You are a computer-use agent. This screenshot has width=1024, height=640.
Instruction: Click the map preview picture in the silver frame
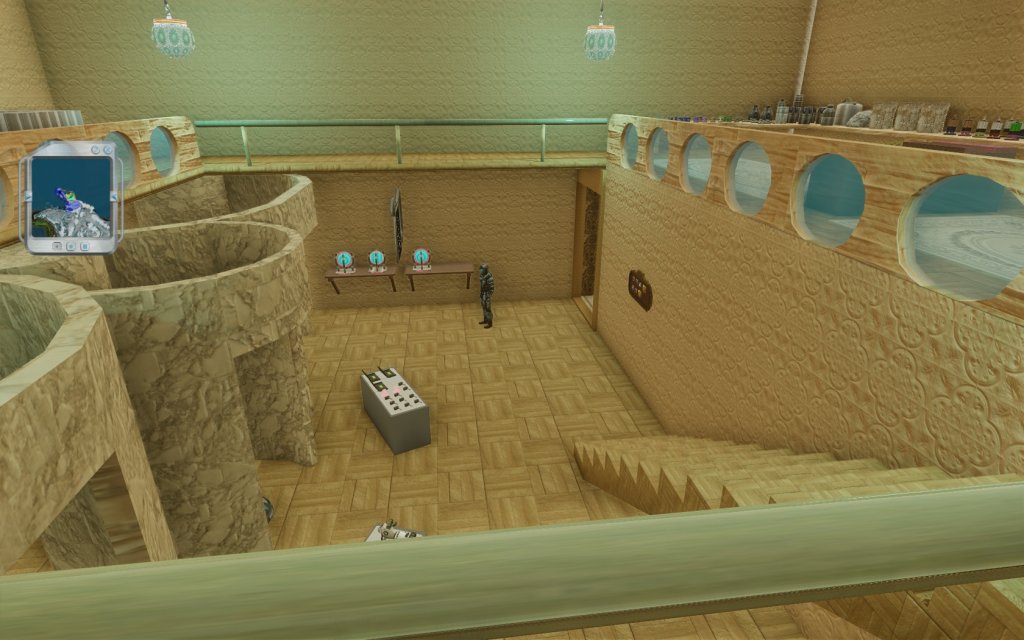pos(70,194)
